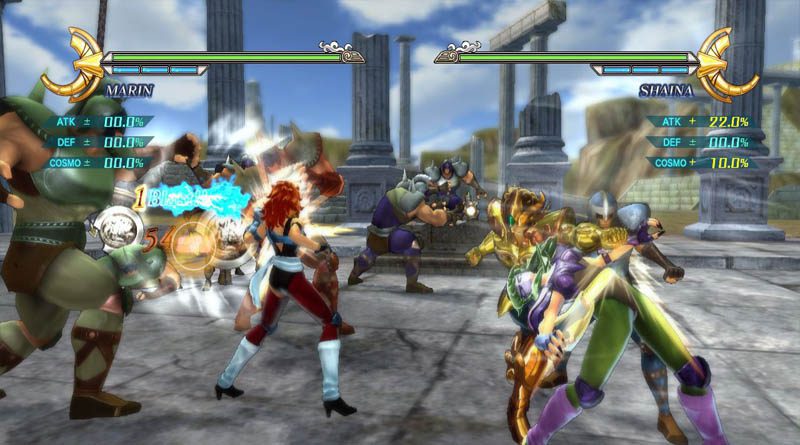
Task: Select the SHAINA player name label
Action: click(664, 89)
